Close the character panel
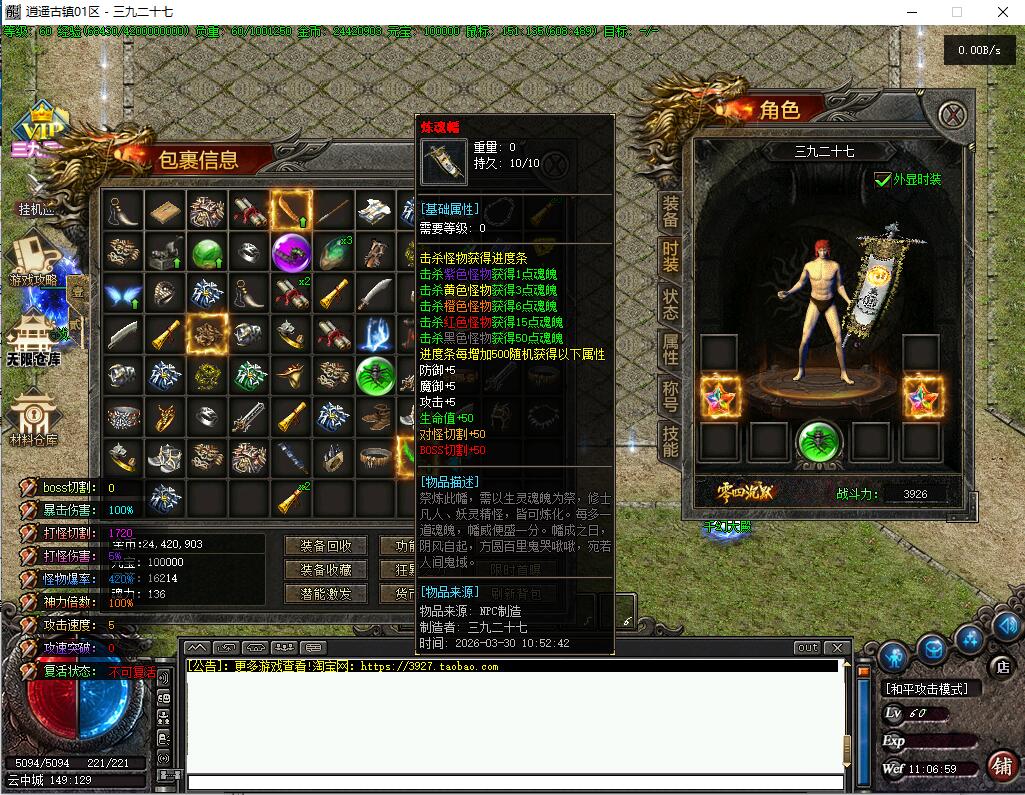 pyautogui.click(x=955, y=113)
